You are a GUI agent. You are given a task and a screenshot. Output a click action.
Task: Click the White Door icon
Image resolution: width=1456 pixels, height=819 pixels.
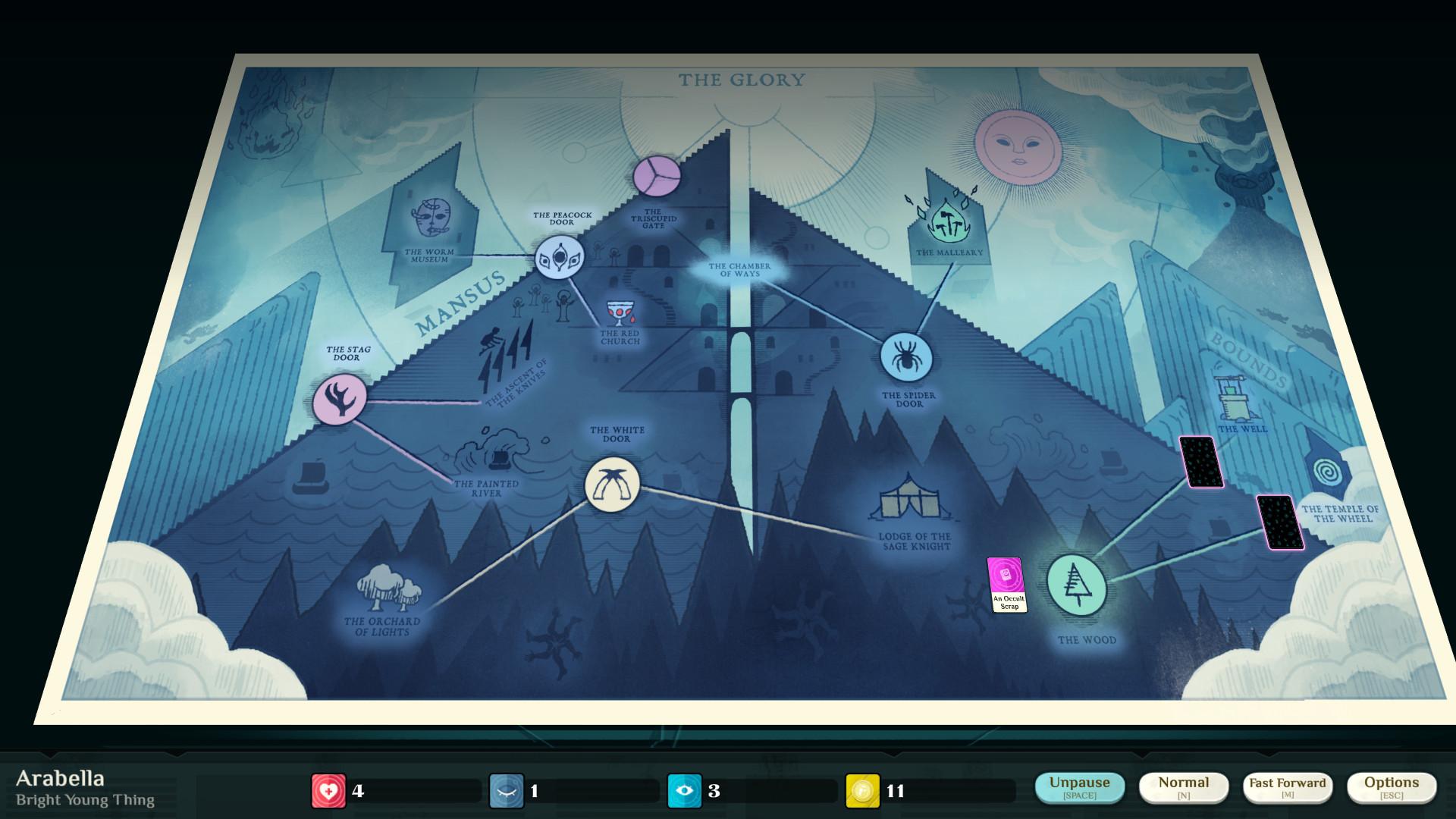(x=613, y=485)
